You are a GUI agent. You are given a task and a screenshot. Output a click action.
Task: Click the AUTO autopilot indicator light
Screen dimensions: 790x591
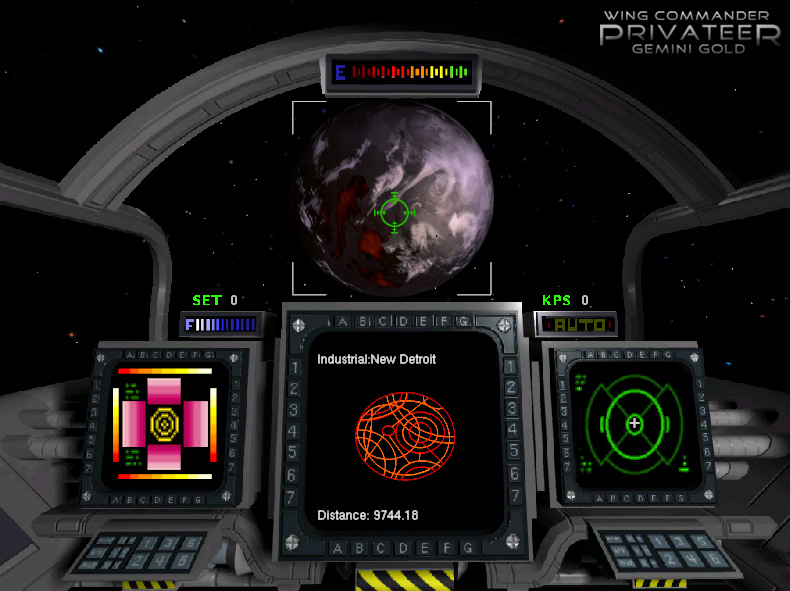576,324
